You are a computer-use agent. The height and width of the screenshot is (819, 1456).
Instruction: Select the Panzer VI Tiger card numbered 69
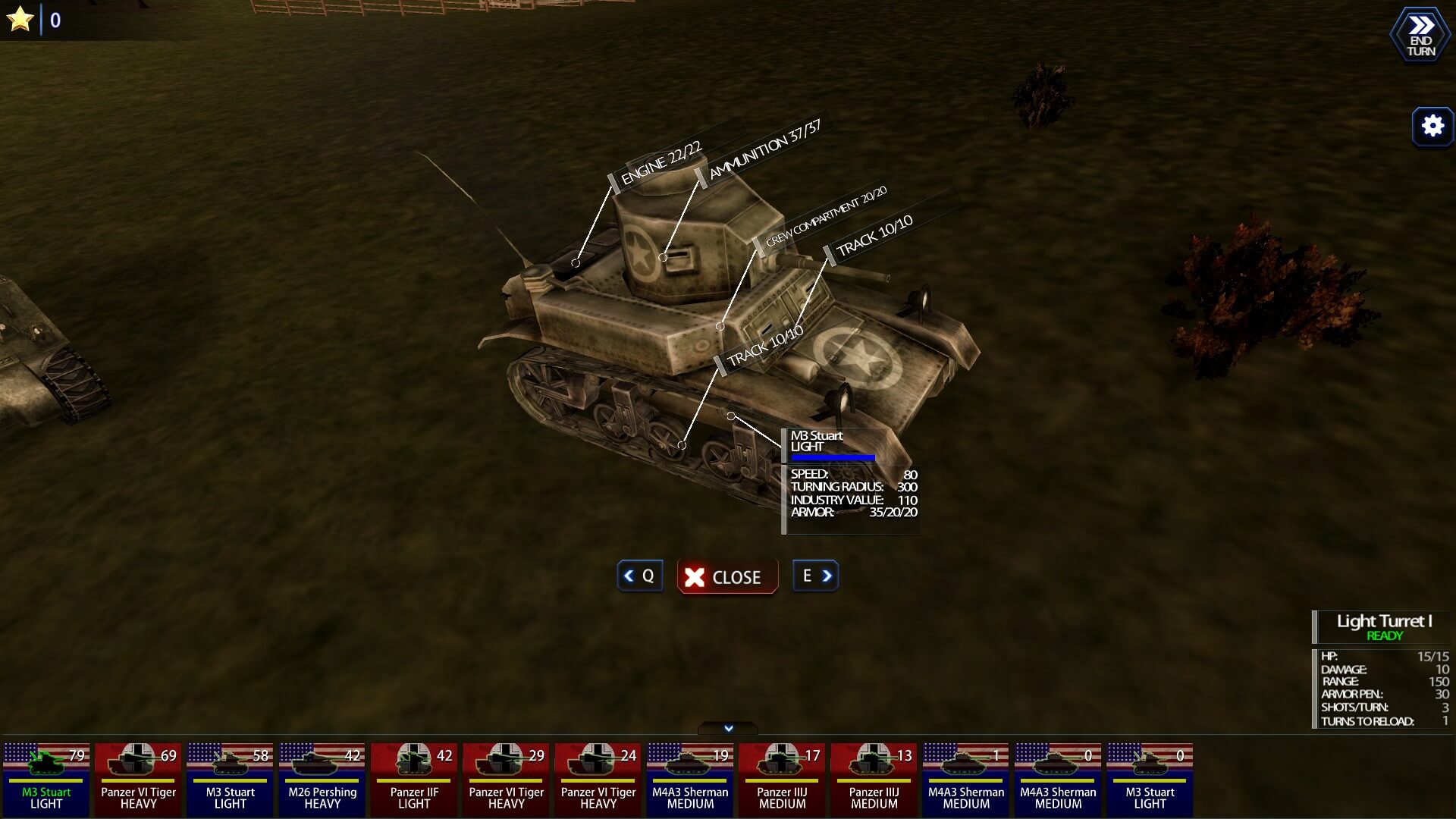[x=138, y=779]
